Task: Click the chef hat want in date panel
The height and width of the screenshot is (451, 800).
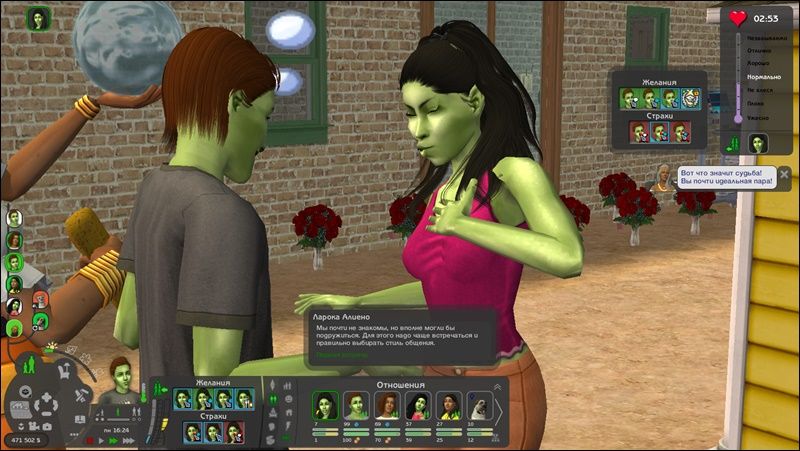Action: click(691, 98)
